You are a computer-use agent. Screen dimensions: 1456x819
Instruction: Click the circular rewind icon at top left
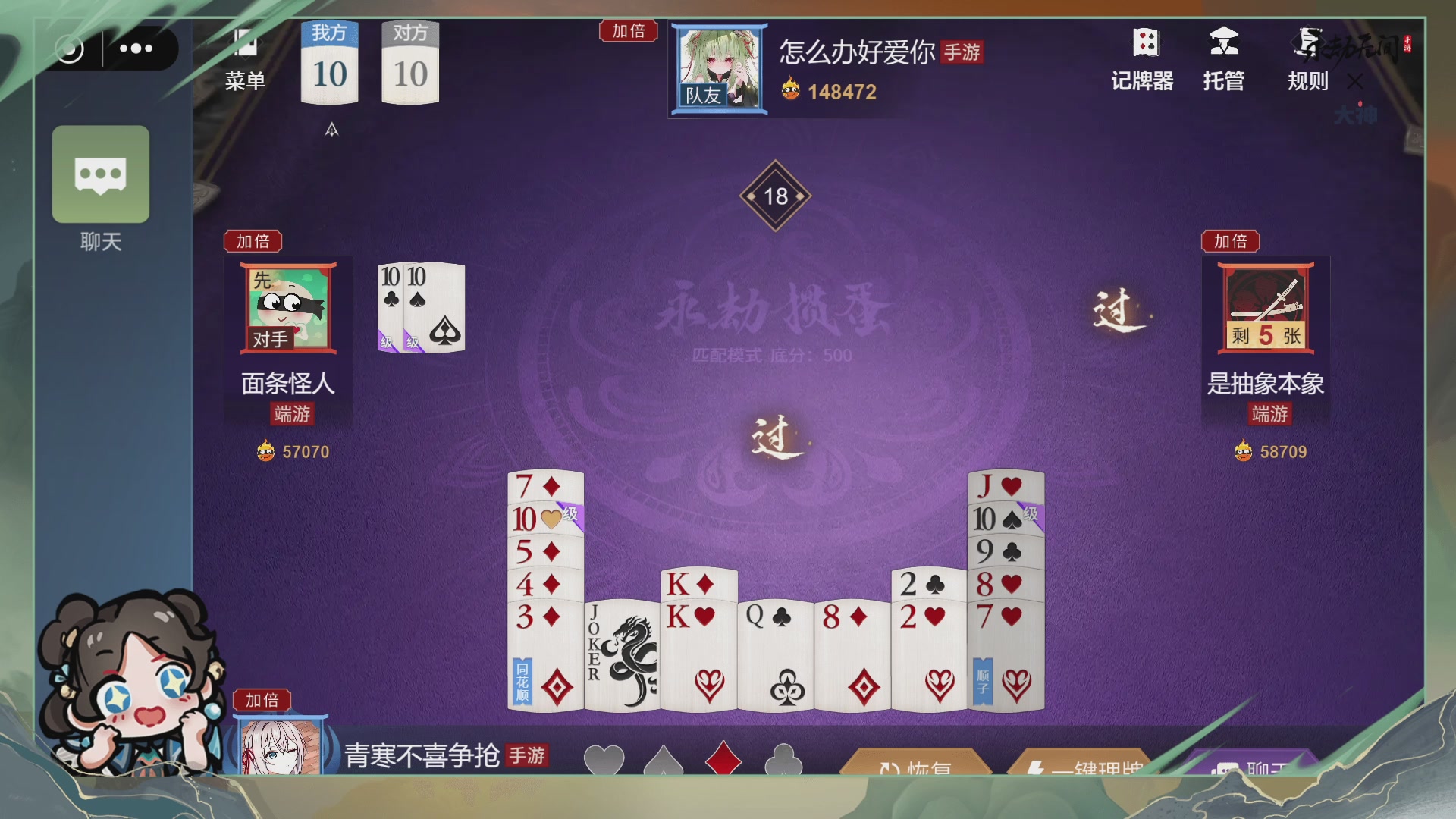[x=71, y=49]
